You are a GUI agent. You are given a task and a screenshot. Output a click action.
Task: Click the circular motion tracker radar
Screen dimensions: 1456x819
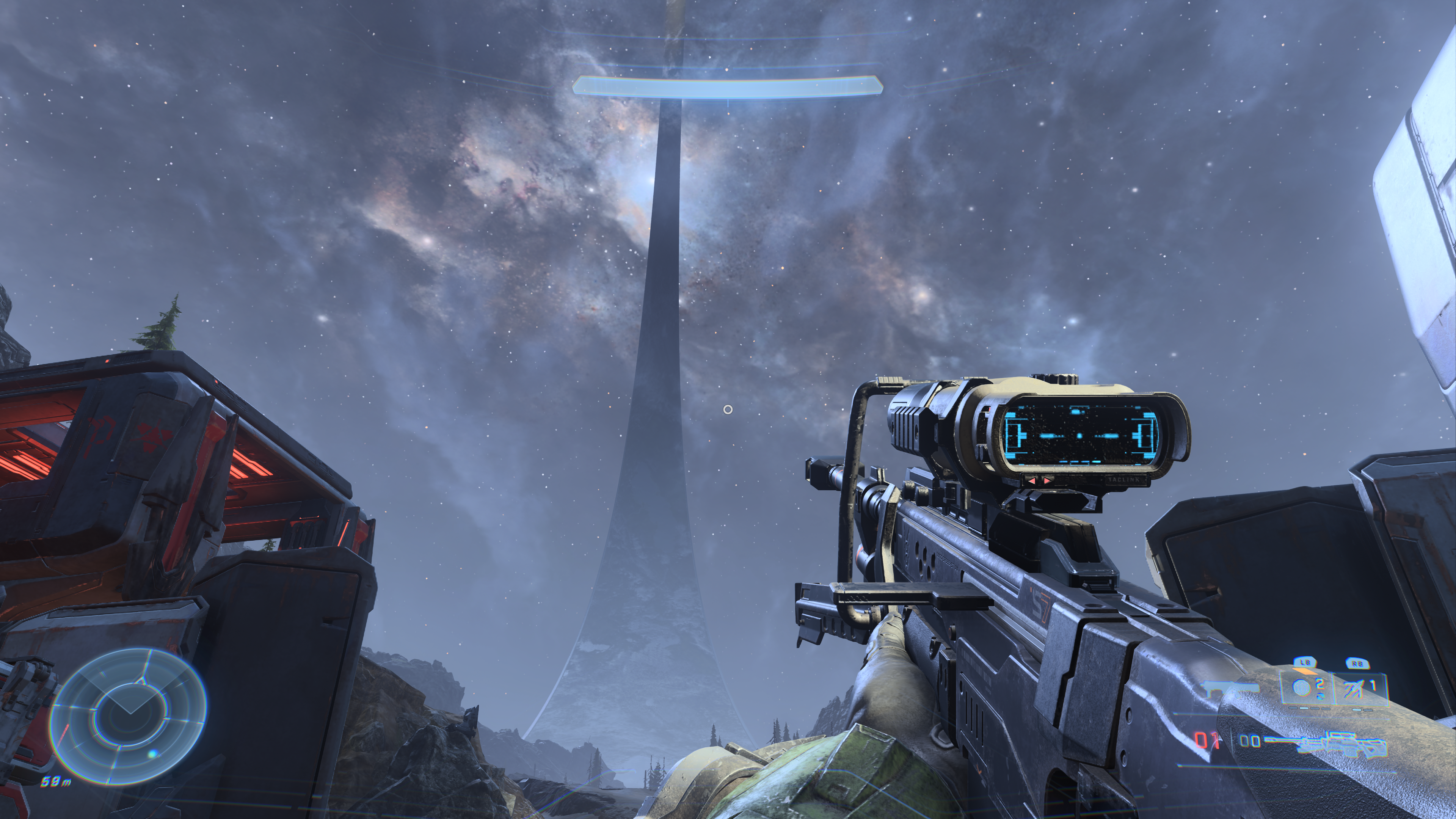128,715
